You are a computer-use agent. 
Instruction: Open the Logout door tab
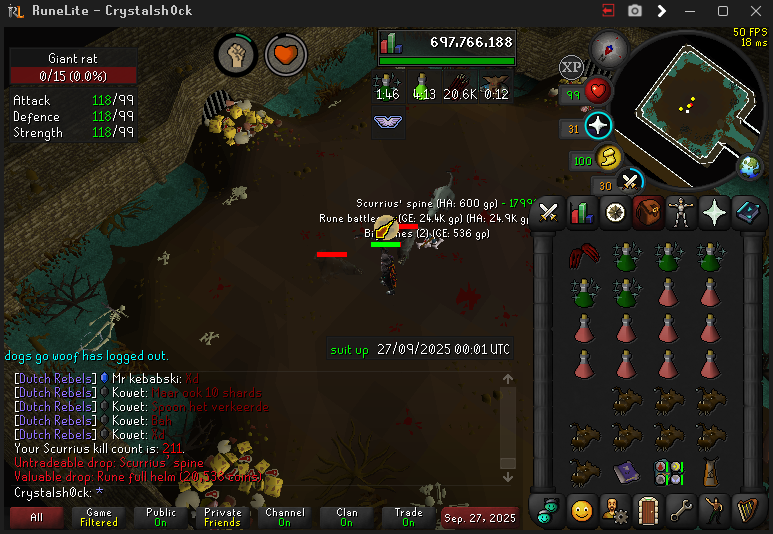pos(647,510)
